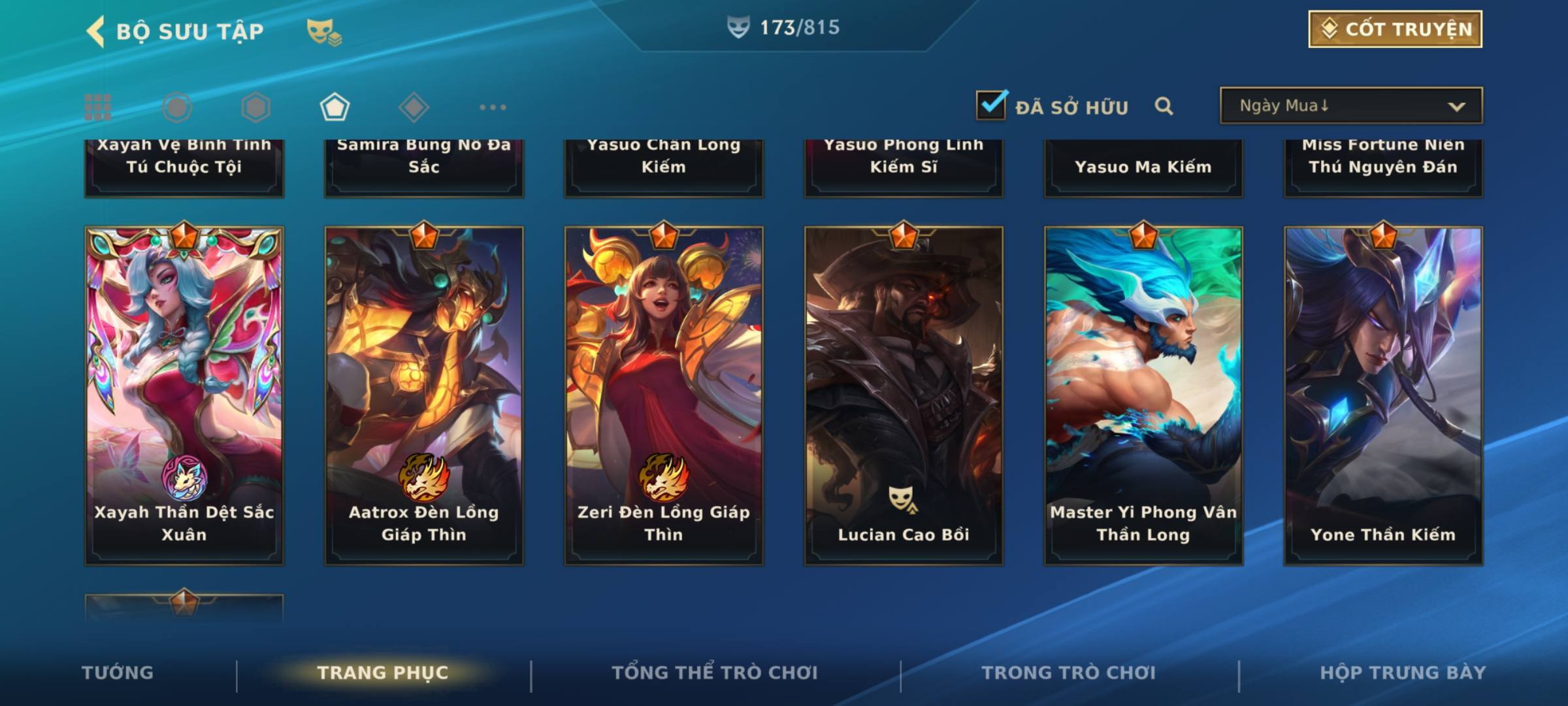This screenshot has height=706, width=1568.
Task: Select the pentagon rarity filter
Action: tap(335, 107)
